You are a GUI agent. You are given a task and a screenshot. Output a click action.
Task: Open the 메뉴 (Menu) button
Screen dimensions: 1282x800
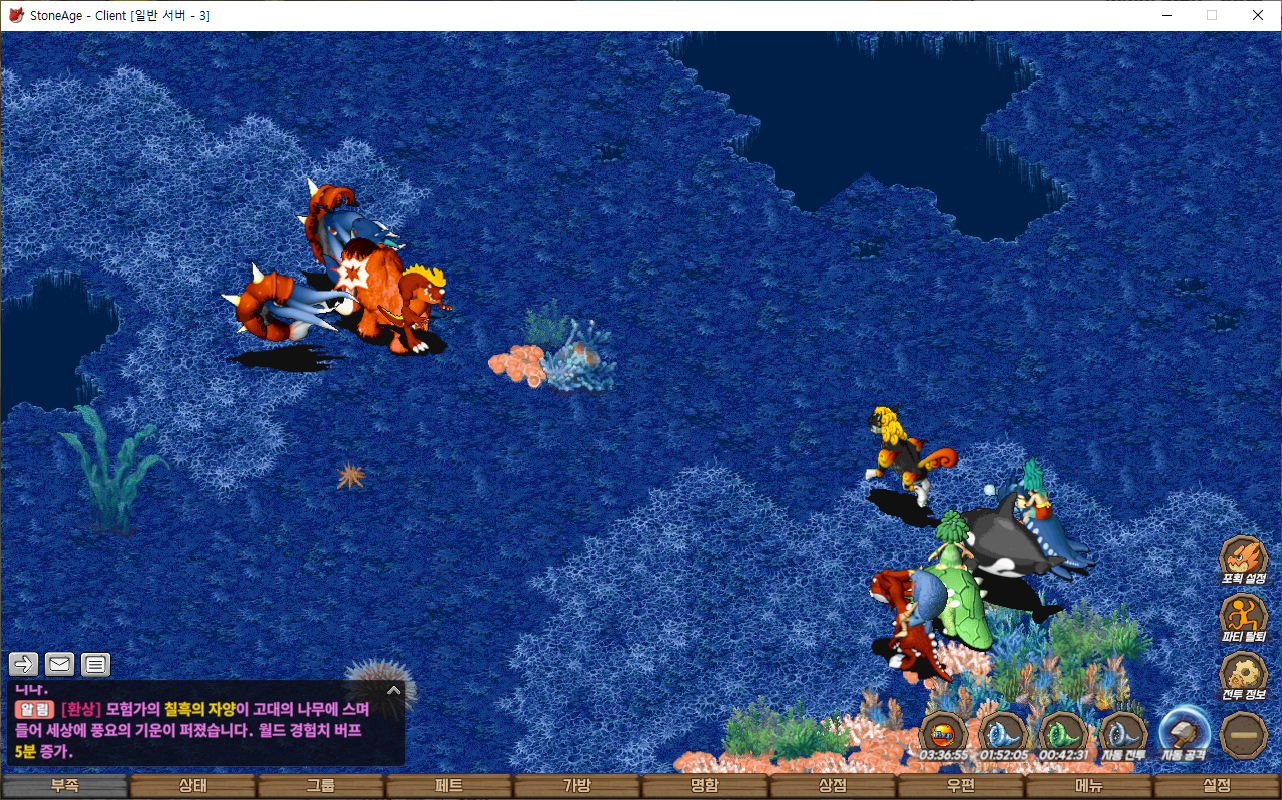pos(1089,786)
